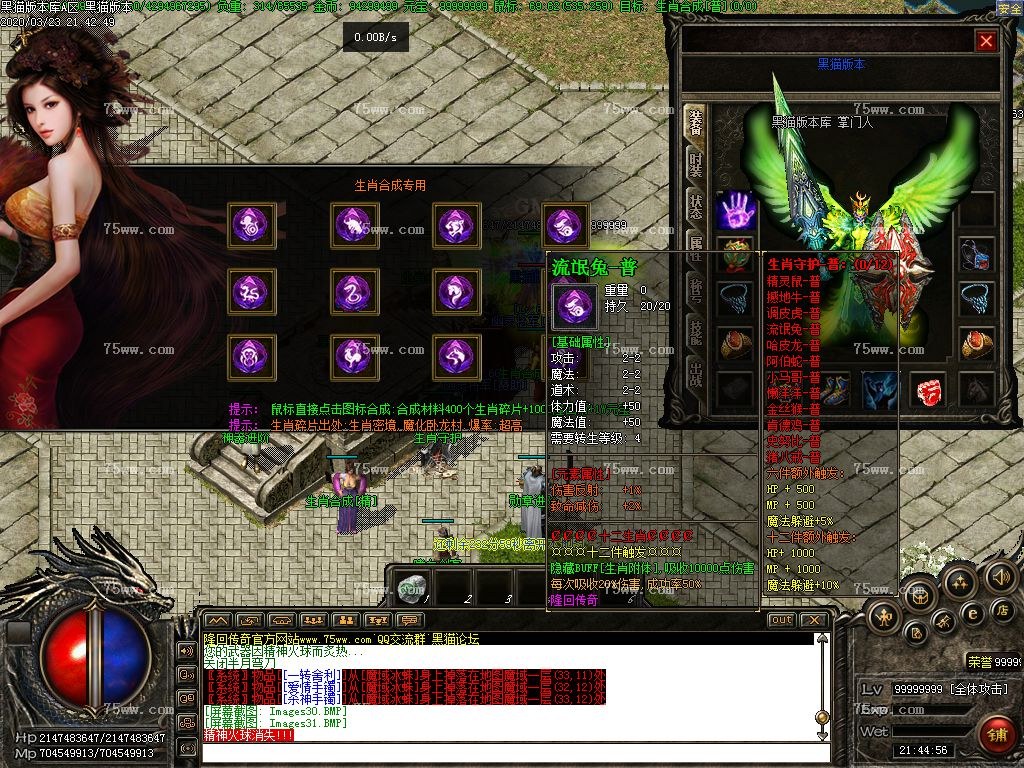Image resolution: width=1024 pixels, height=768 pixels.
Task: Open the bag with the box icon
Action: tap(919, 596)
